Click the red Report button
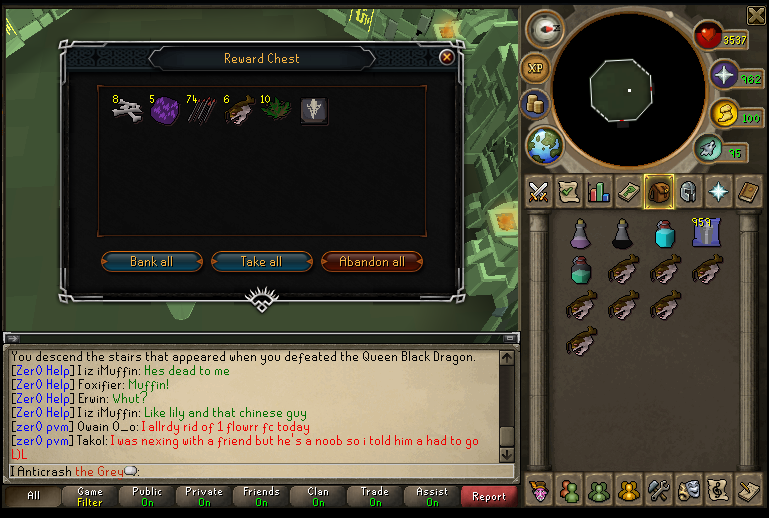 [489, 496]
